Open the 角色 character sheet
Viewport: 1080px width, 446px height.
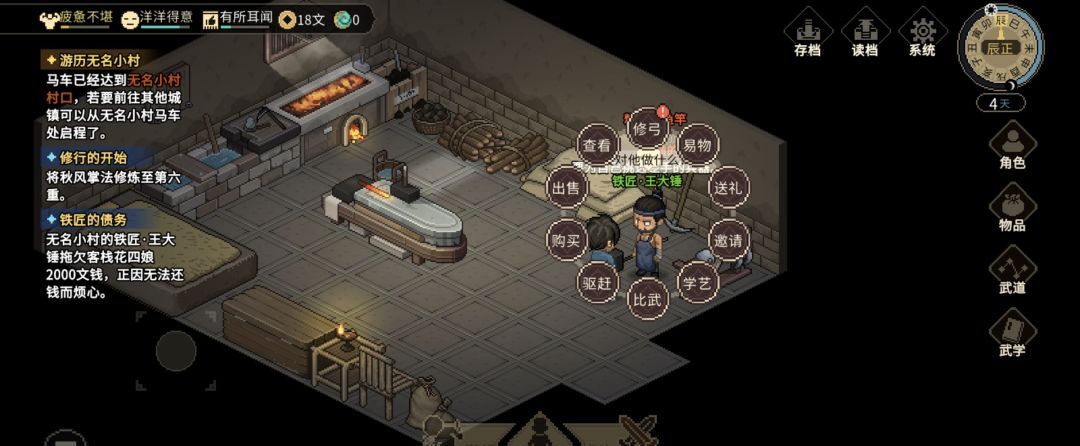pos(1012,146)
